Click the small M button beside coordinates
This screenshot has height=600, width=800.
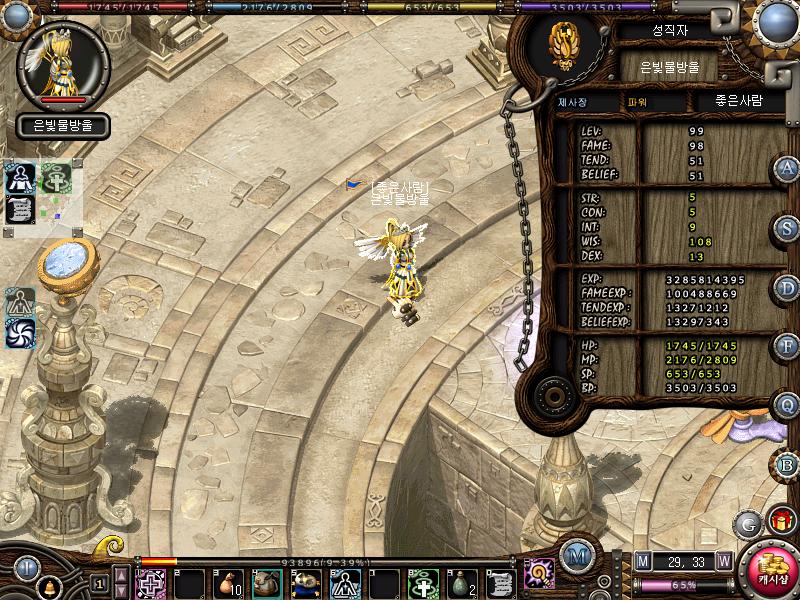point(642,561)
